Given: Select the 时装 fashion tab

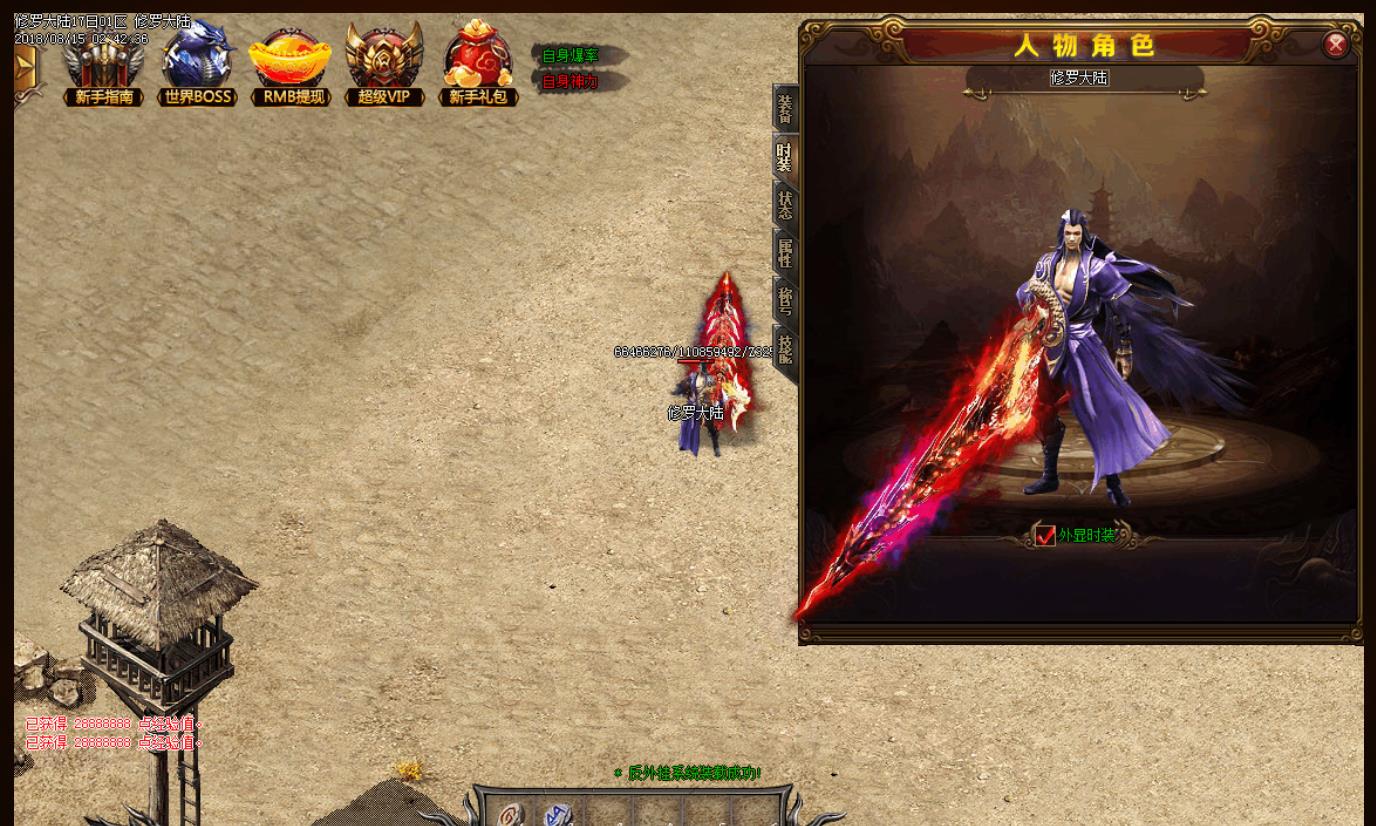Looking at the screenshot, I should [785, 158].
